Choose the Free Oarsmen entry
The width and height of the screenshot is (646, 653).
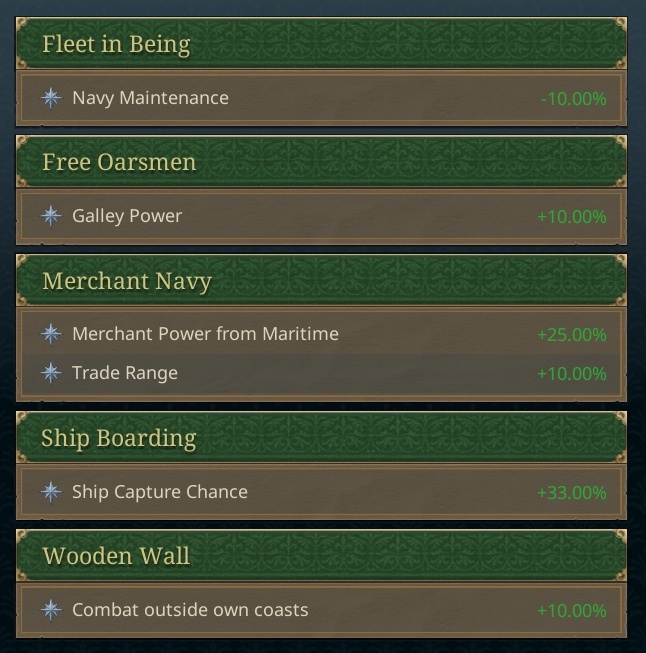[x=119, y=162]
